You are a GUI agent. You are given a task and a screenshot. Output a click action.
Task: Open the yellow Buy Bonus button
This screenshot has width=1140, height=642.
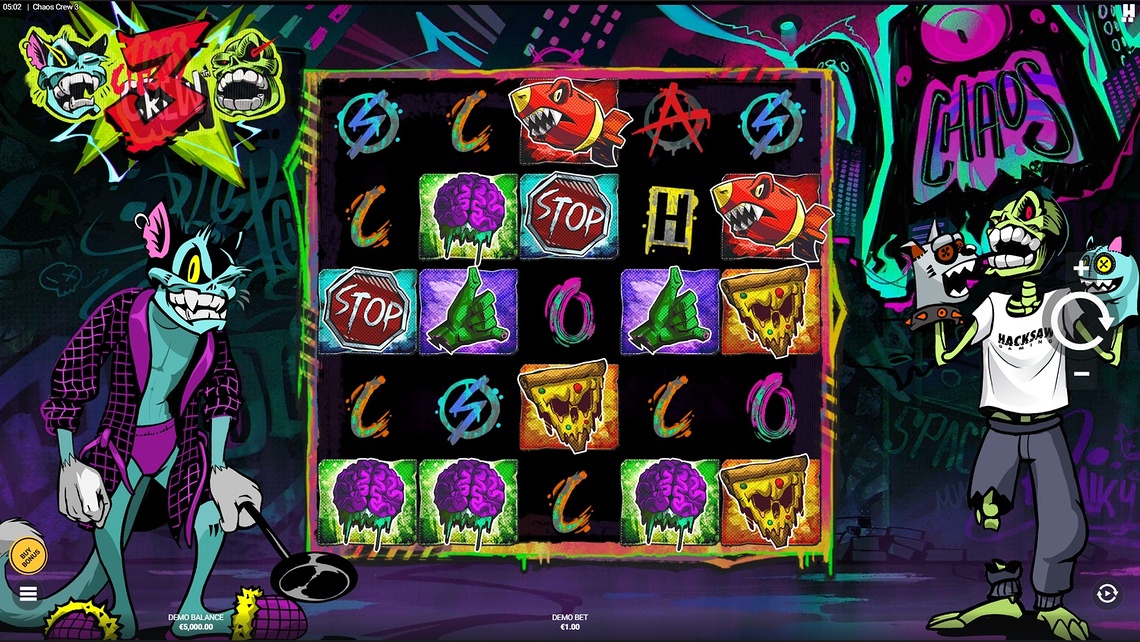(28, 554)
